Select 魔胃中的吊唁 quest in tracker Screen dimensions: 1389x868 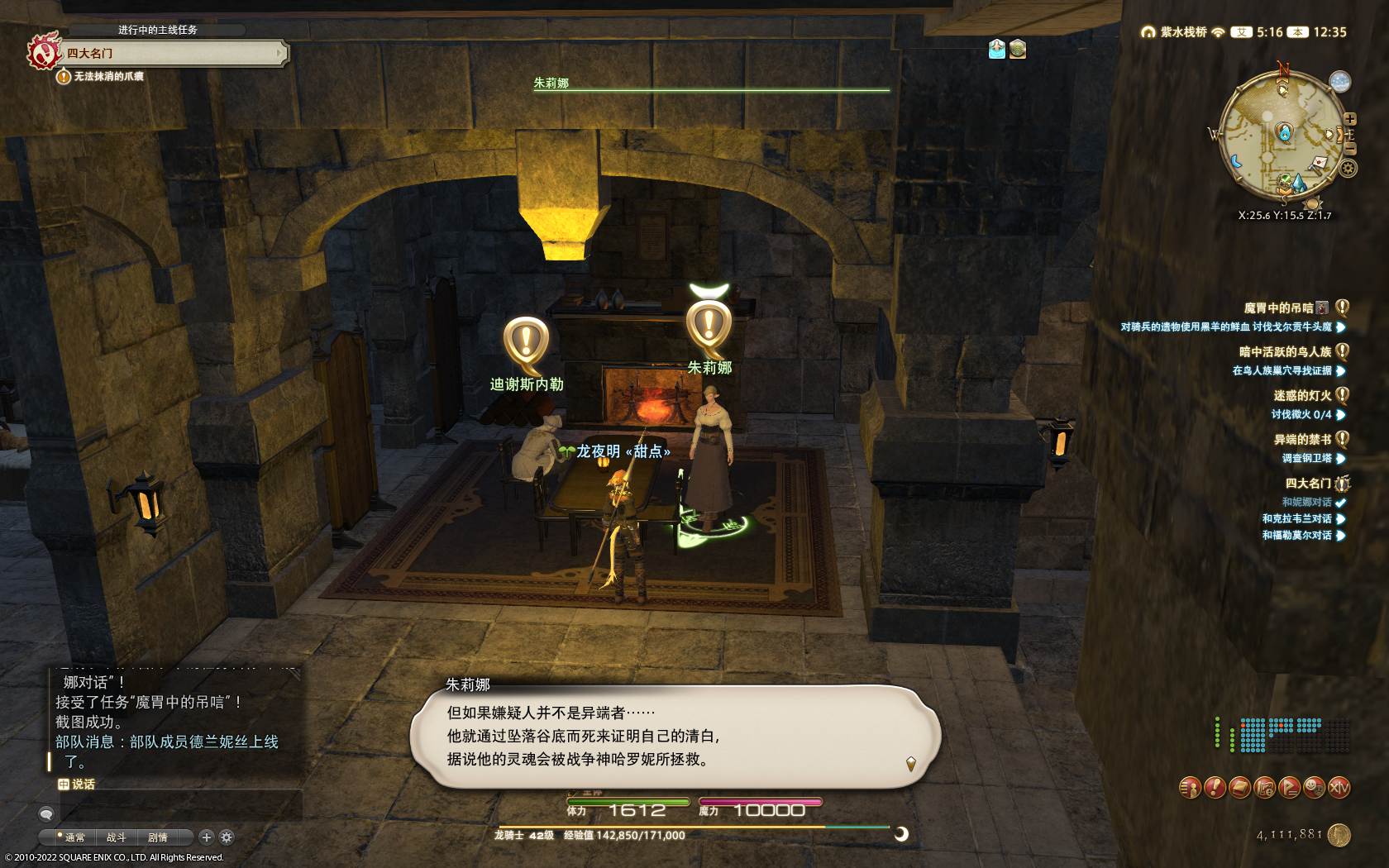1278,308
